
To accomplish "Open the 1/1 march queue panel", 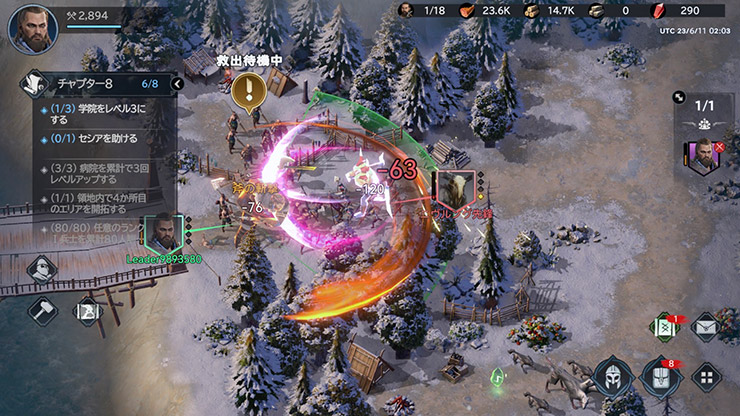I will click(704, 104).
